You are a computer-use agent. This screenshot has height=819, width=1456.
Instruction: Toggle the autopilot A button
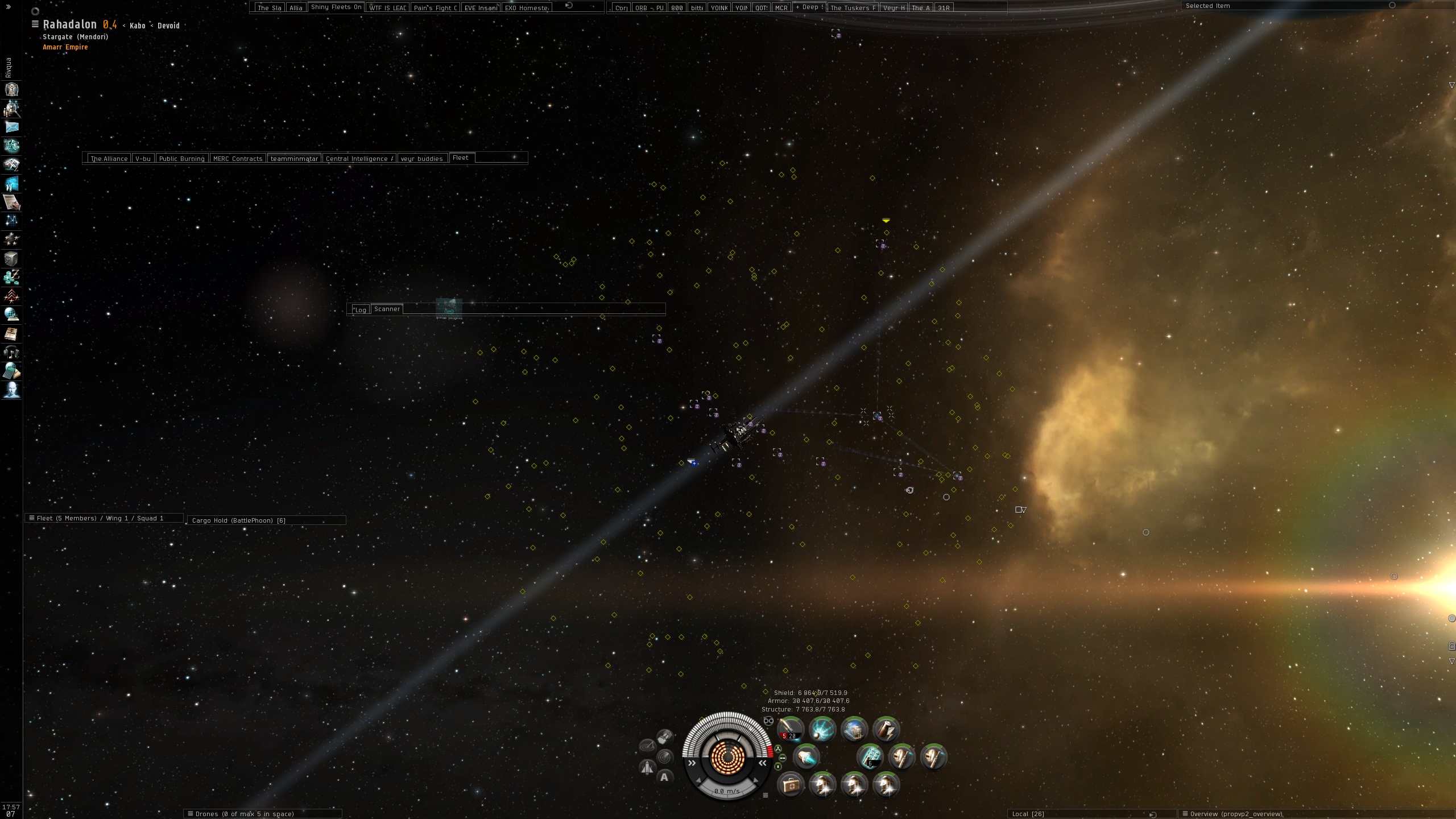point(664,777)
